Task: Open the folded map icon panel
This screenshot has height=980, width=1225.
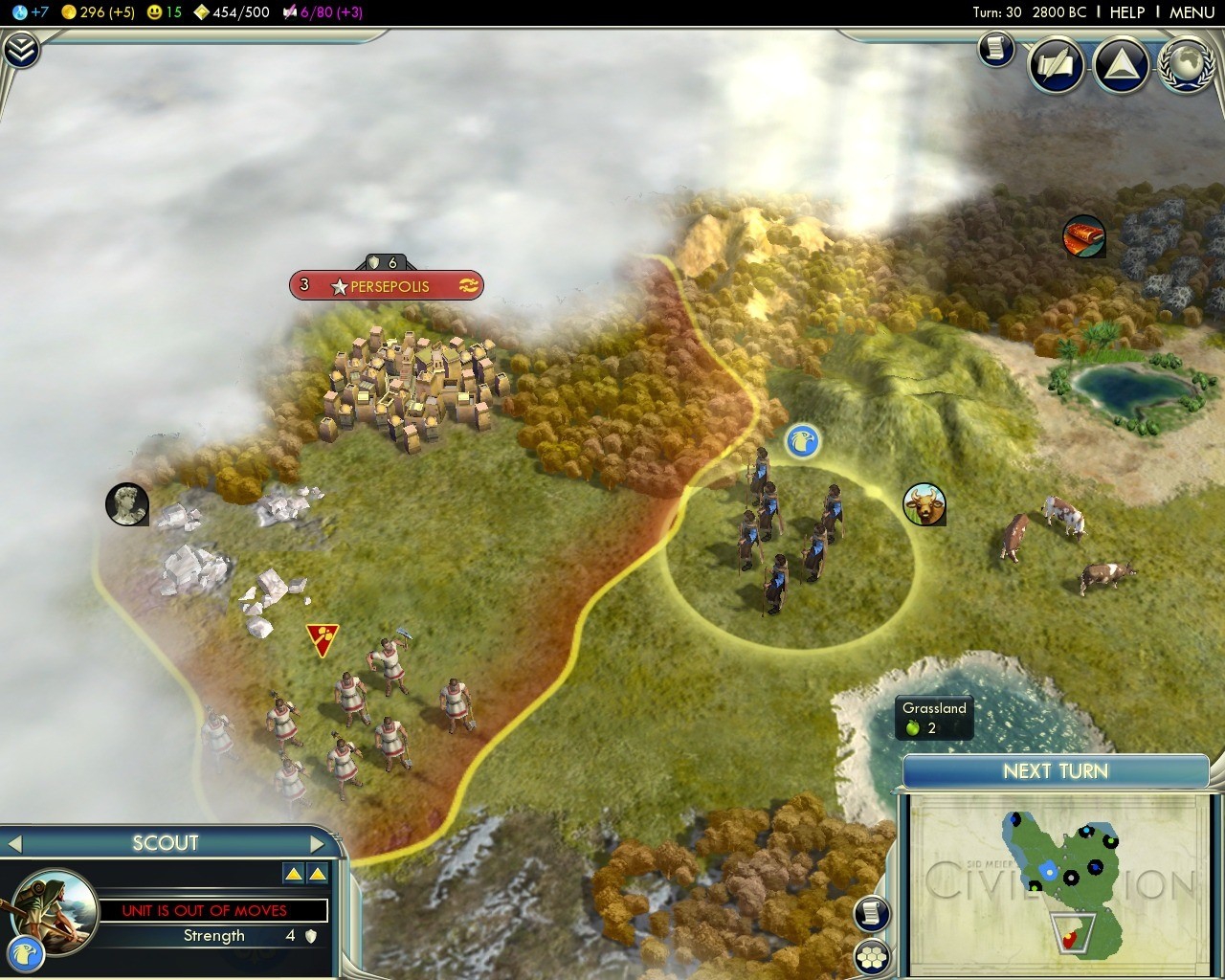Action: pos(1056,65)
